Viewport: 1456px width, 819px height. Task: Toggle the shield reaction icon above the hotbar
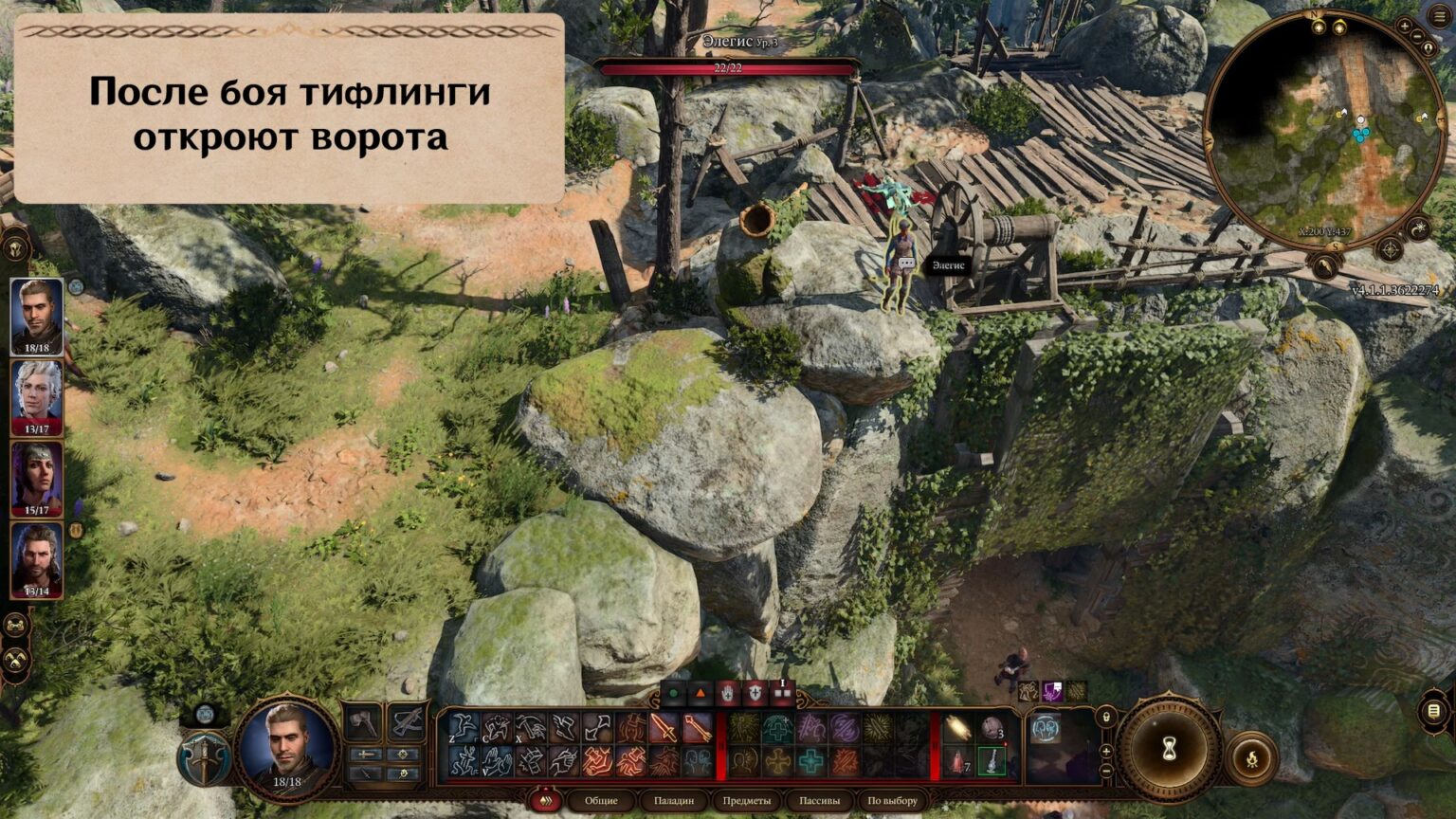pos(755,693)
